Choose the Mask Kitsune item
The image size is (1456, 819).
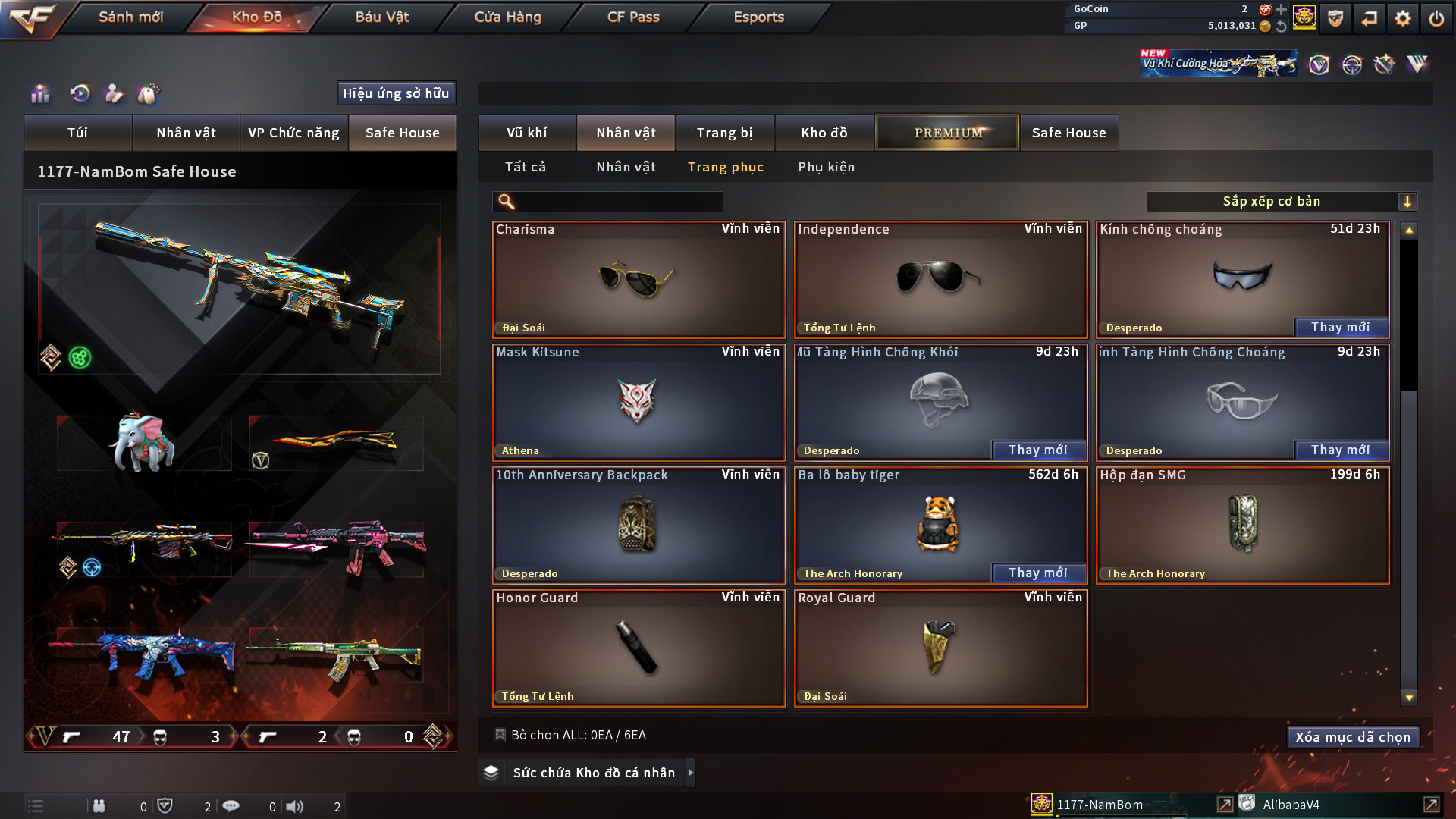point(638,403)
